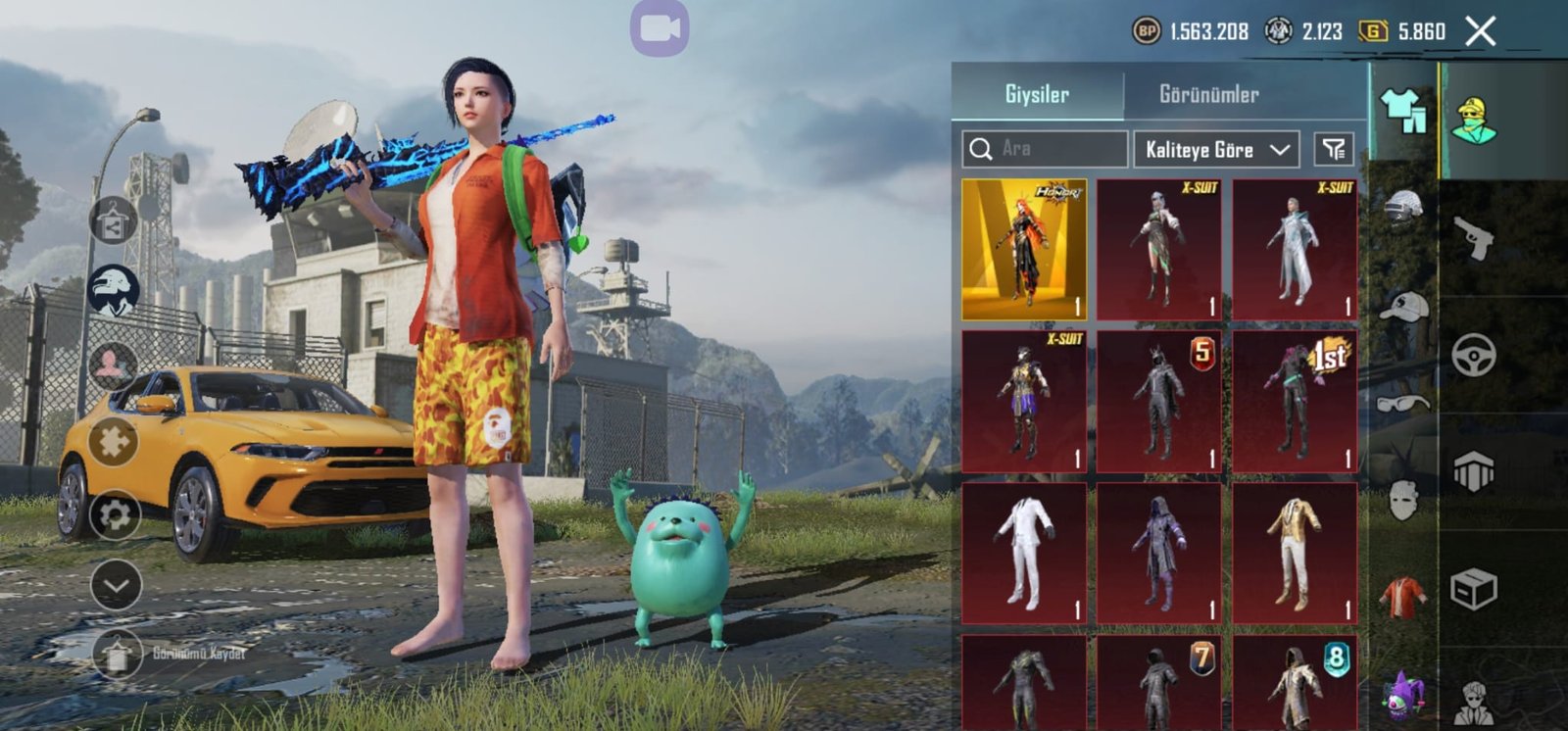Switch to the Giysiler tab
1568x731 pixels.
point(1037,94)
